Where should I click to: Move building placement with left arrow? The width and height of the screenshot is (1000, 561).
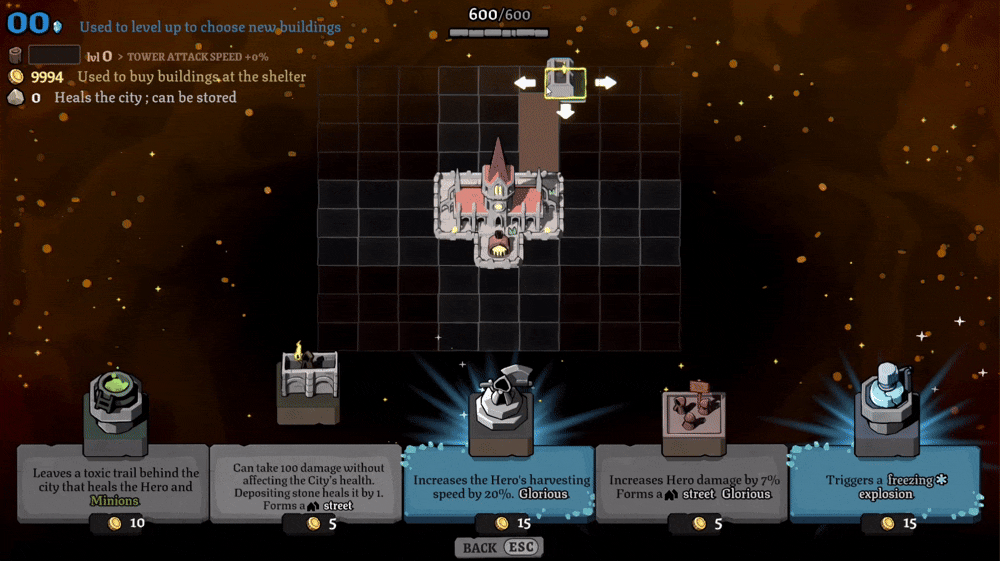525,83
